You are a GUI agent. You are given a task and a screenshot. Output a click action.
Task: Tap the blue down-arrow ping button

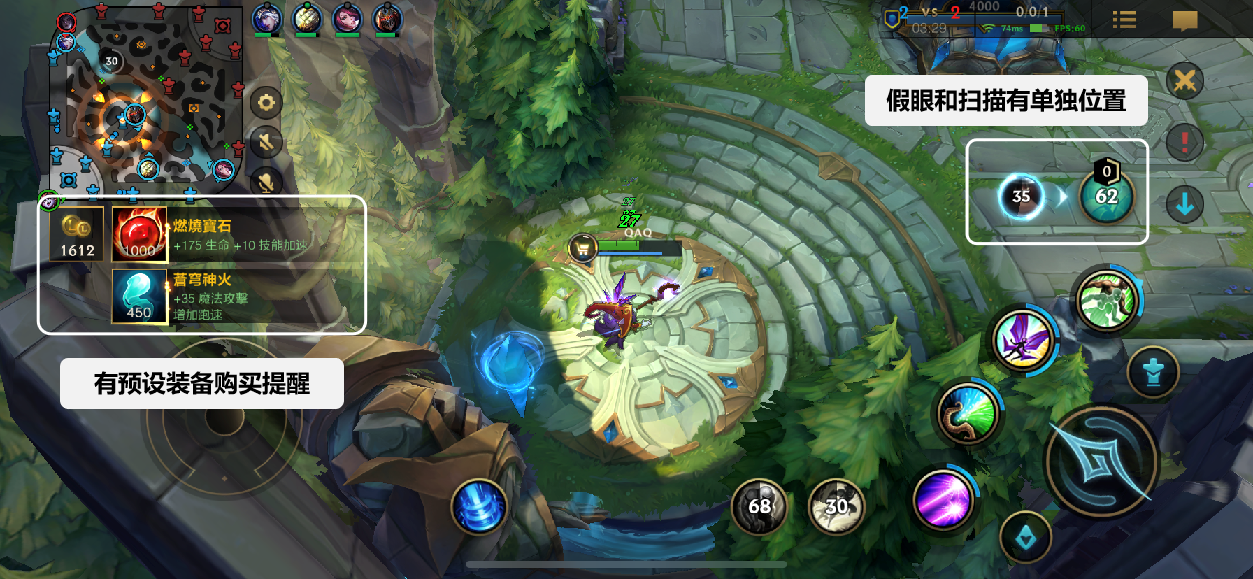[x=1185, y=204]
